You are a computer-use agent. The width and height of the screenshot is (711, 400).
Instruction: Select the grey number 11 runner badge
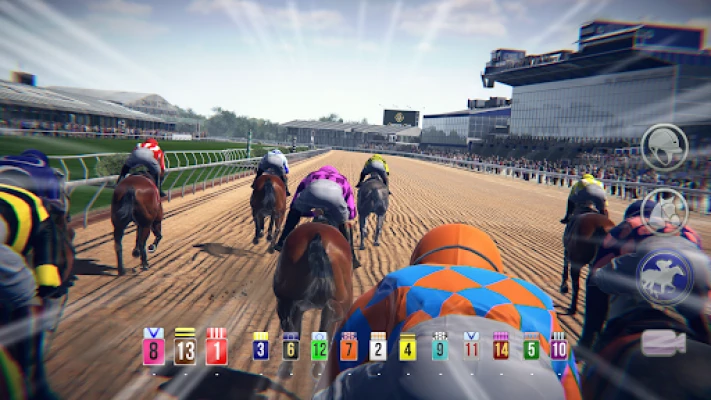coord(471,347)
